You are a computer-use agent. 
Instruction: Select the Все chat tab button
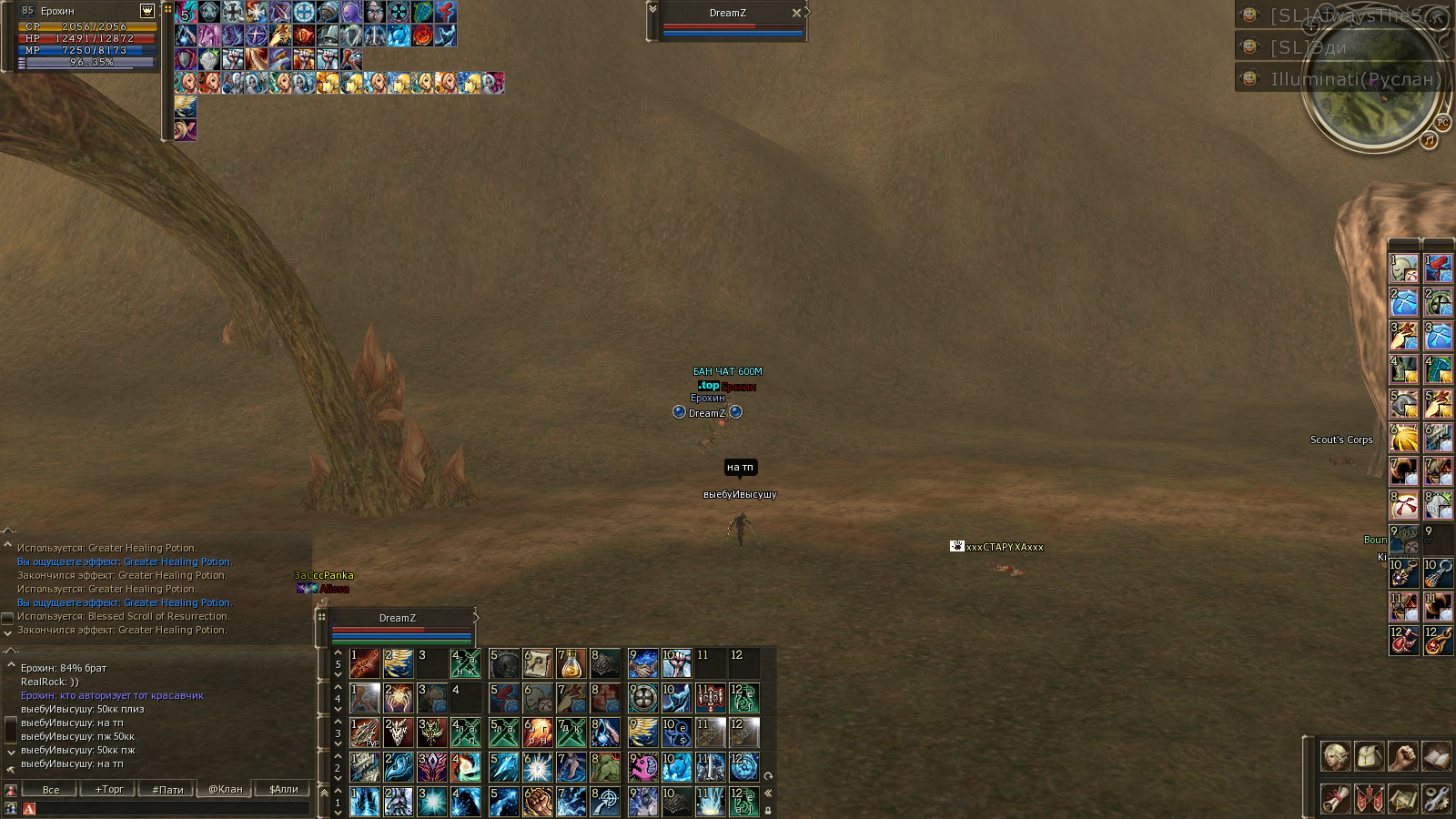click(x=51, y=789)
